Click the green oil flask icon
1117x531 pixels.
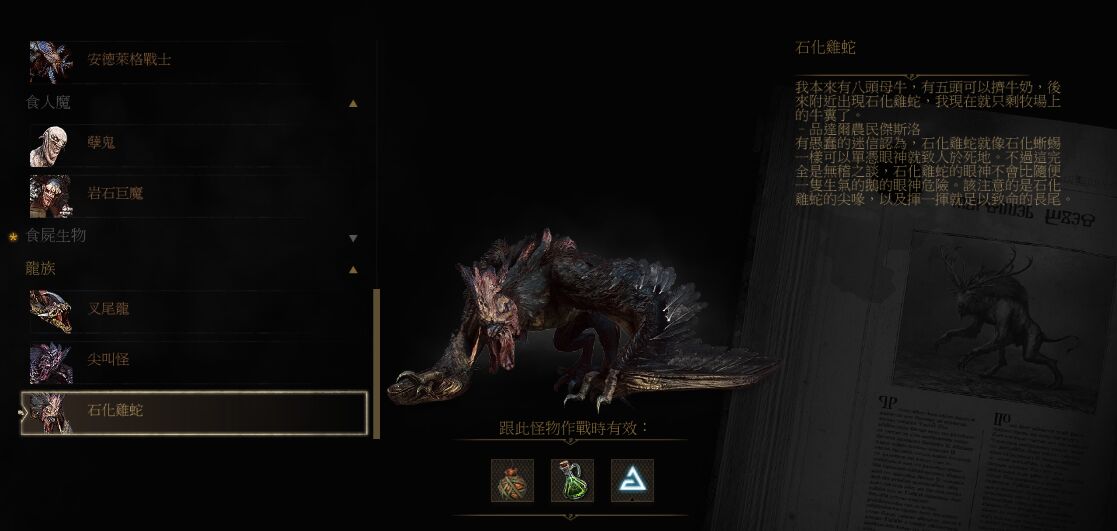coord(572,481)
